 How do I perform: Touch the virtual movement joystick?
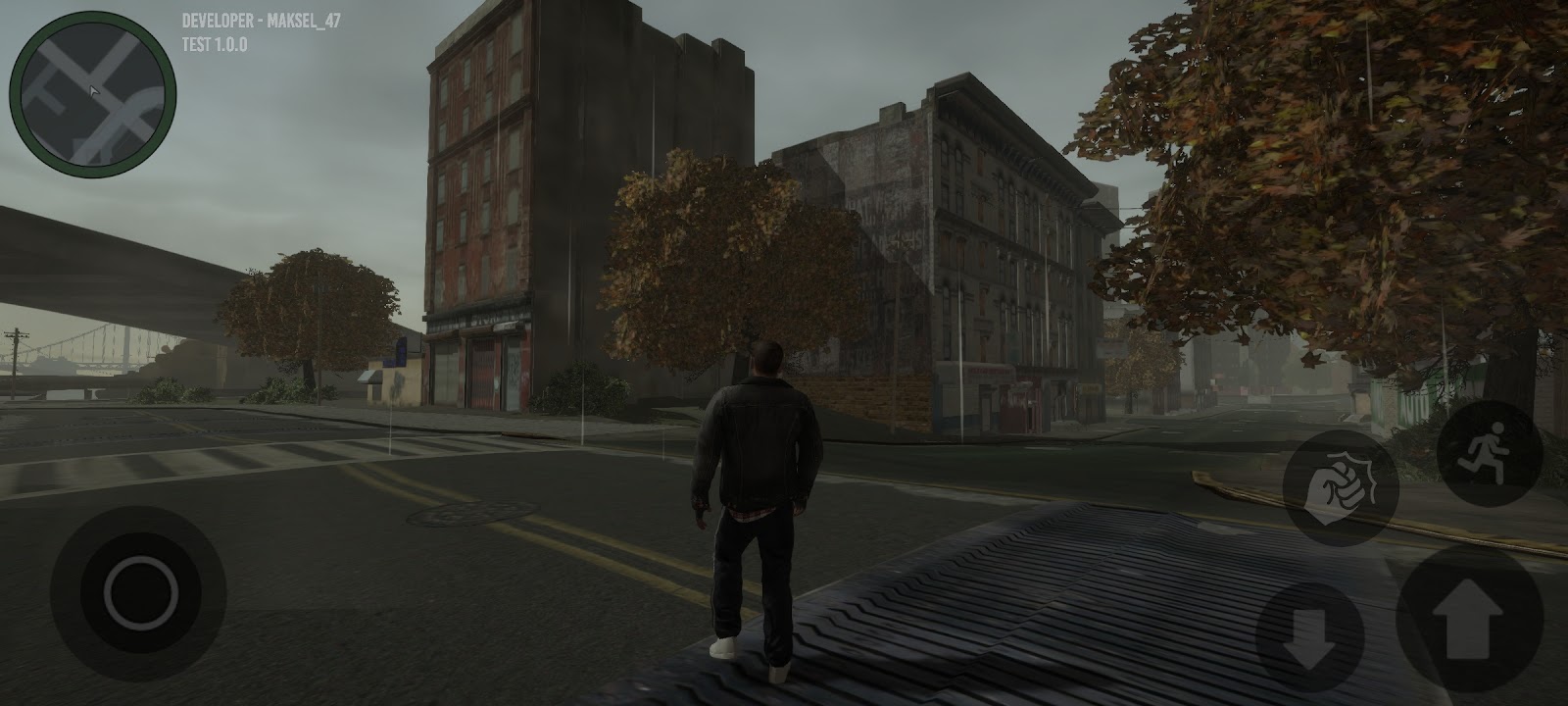[139, 593]
